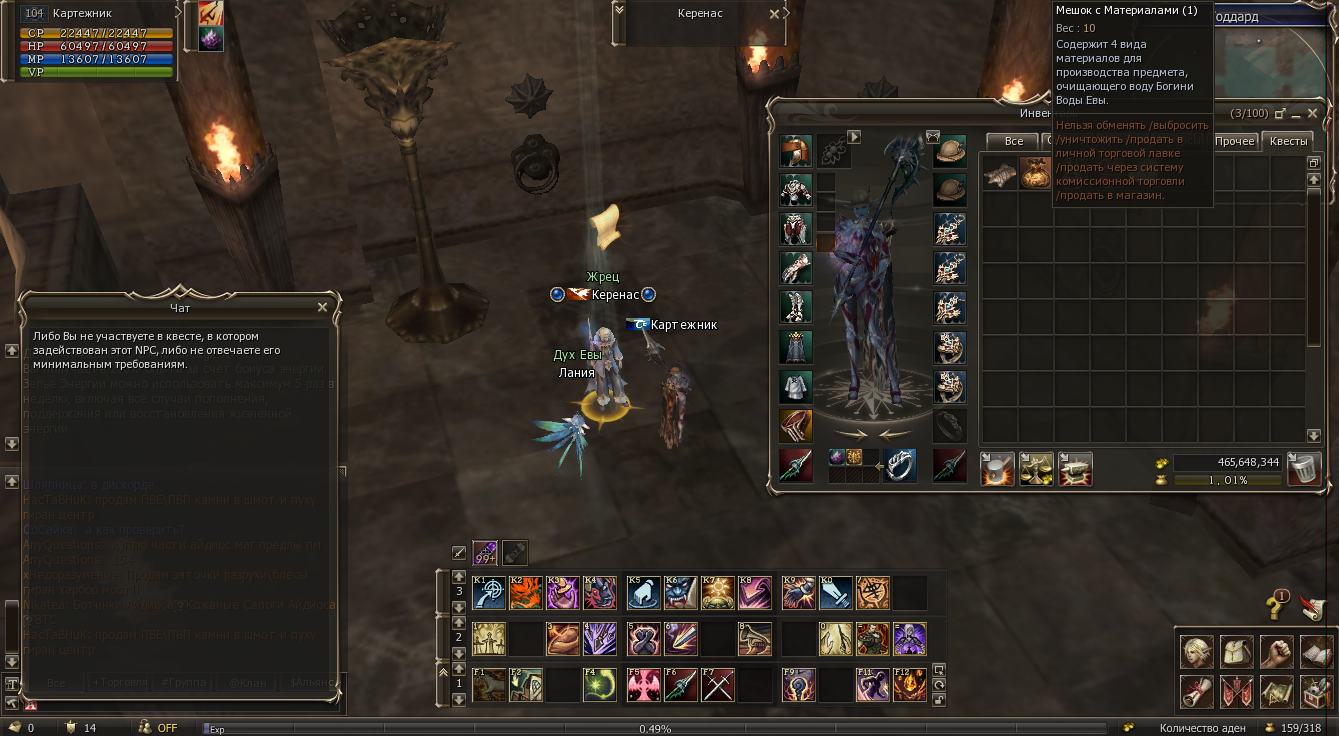This screenshot has width=1339, height=736.
Task: Use the F7 crossed swords skill
Action: 717,685
